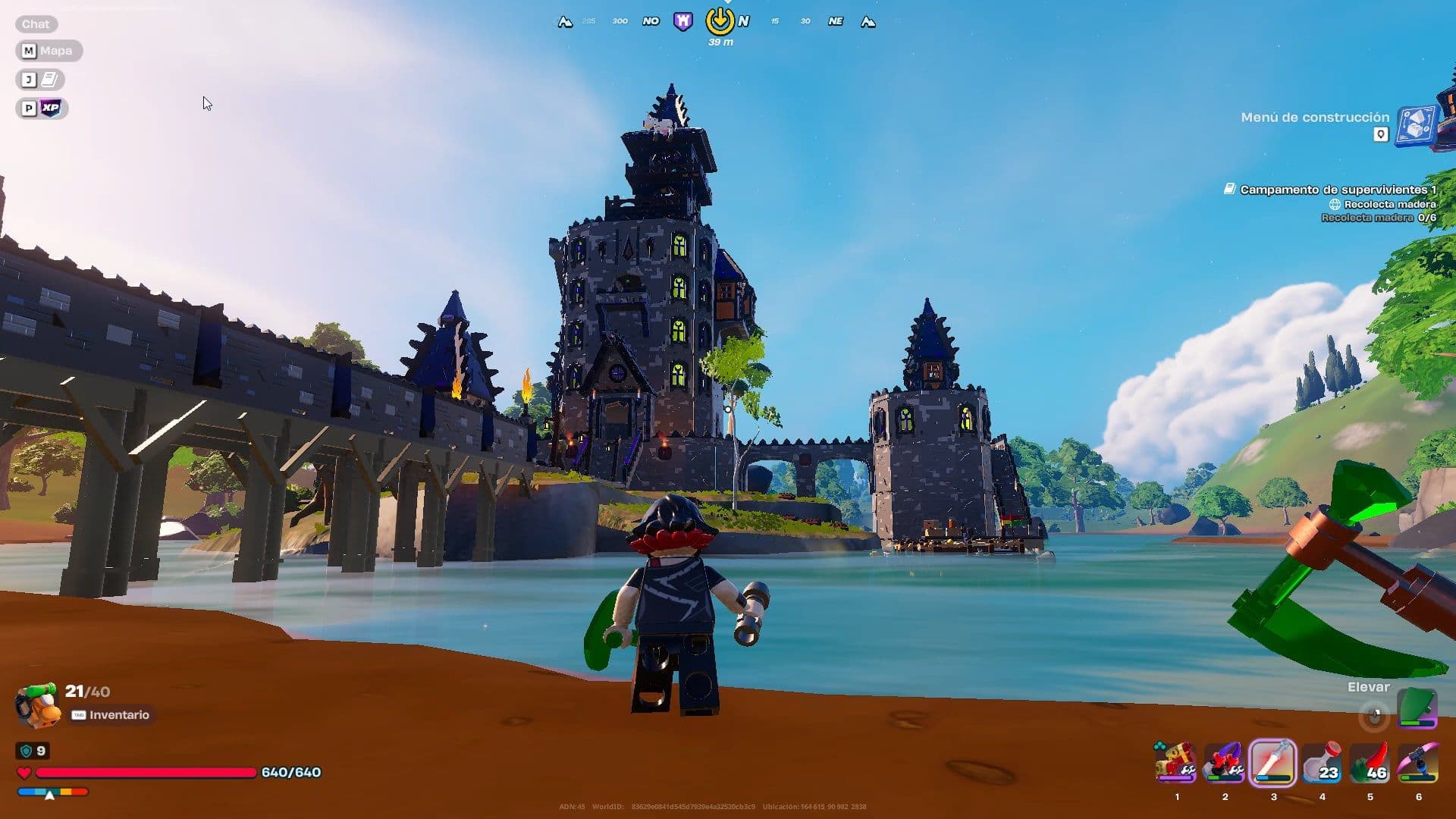Viewport: 1456px width, 819px height.
Task: Open the journal book button
Action: tap(40, 80)
